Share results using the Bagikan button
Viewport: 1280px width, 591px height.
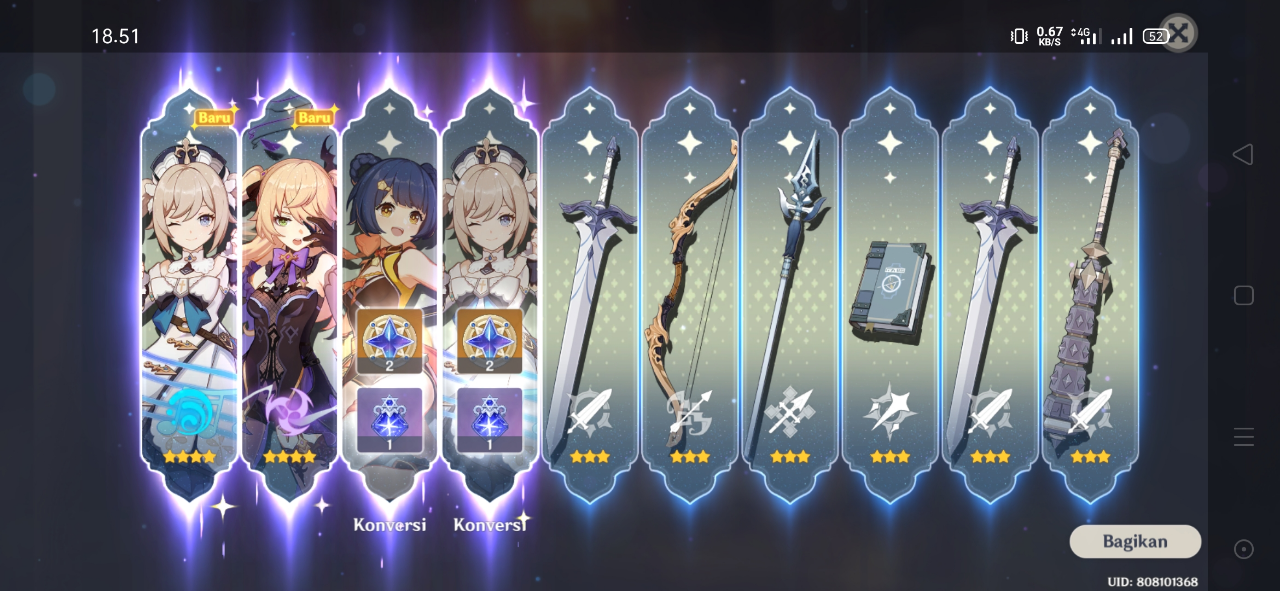(1135, 541)
